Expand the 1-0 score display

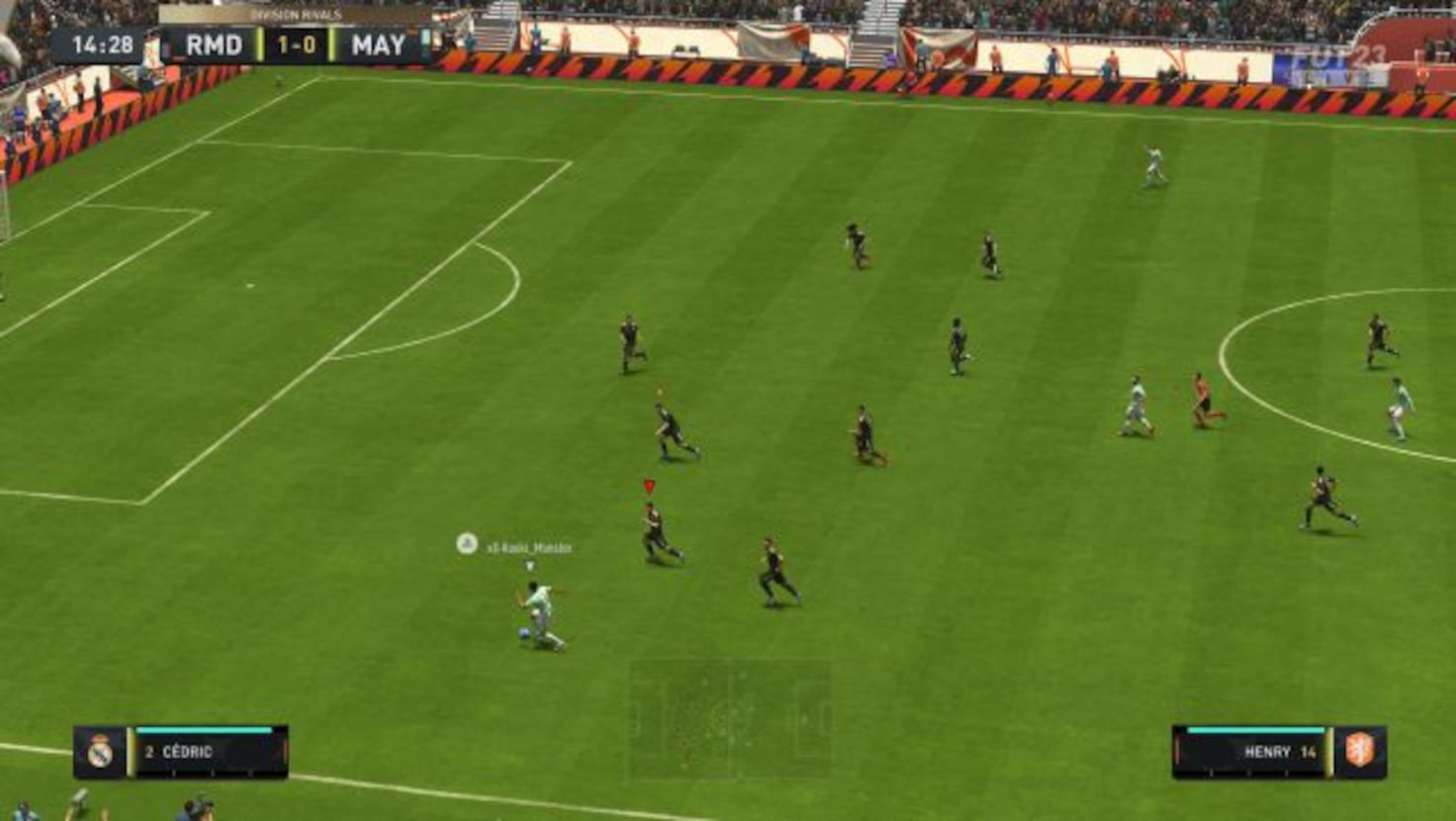coord(295,43)
